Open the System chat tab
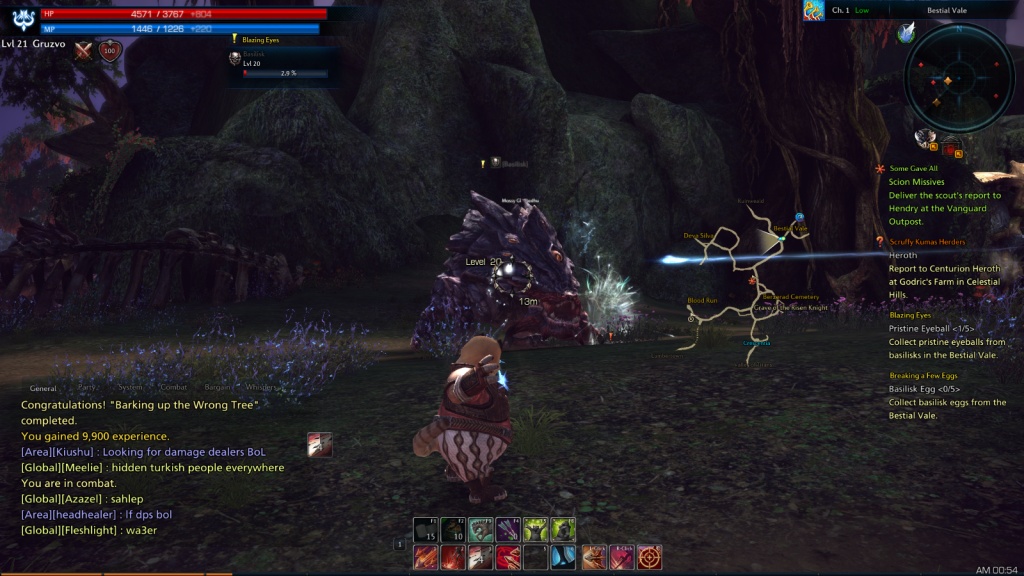The image size is (1024, 576). tap(131, 387)
